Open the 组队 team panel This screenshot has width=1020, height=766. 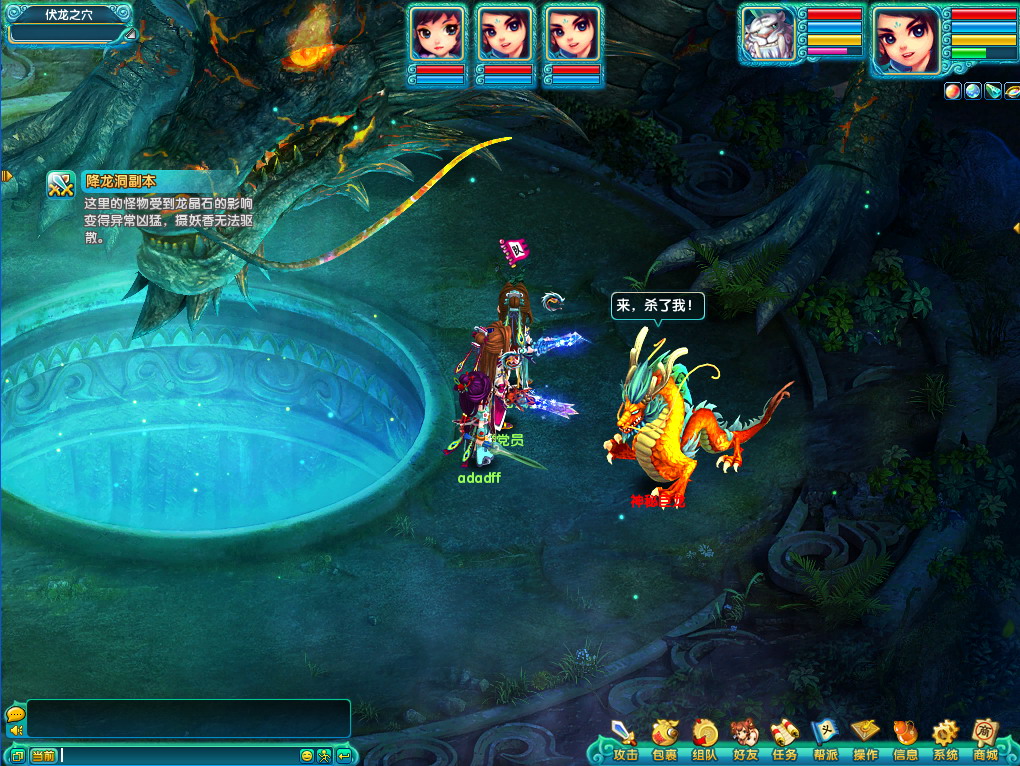pos(704,738)
